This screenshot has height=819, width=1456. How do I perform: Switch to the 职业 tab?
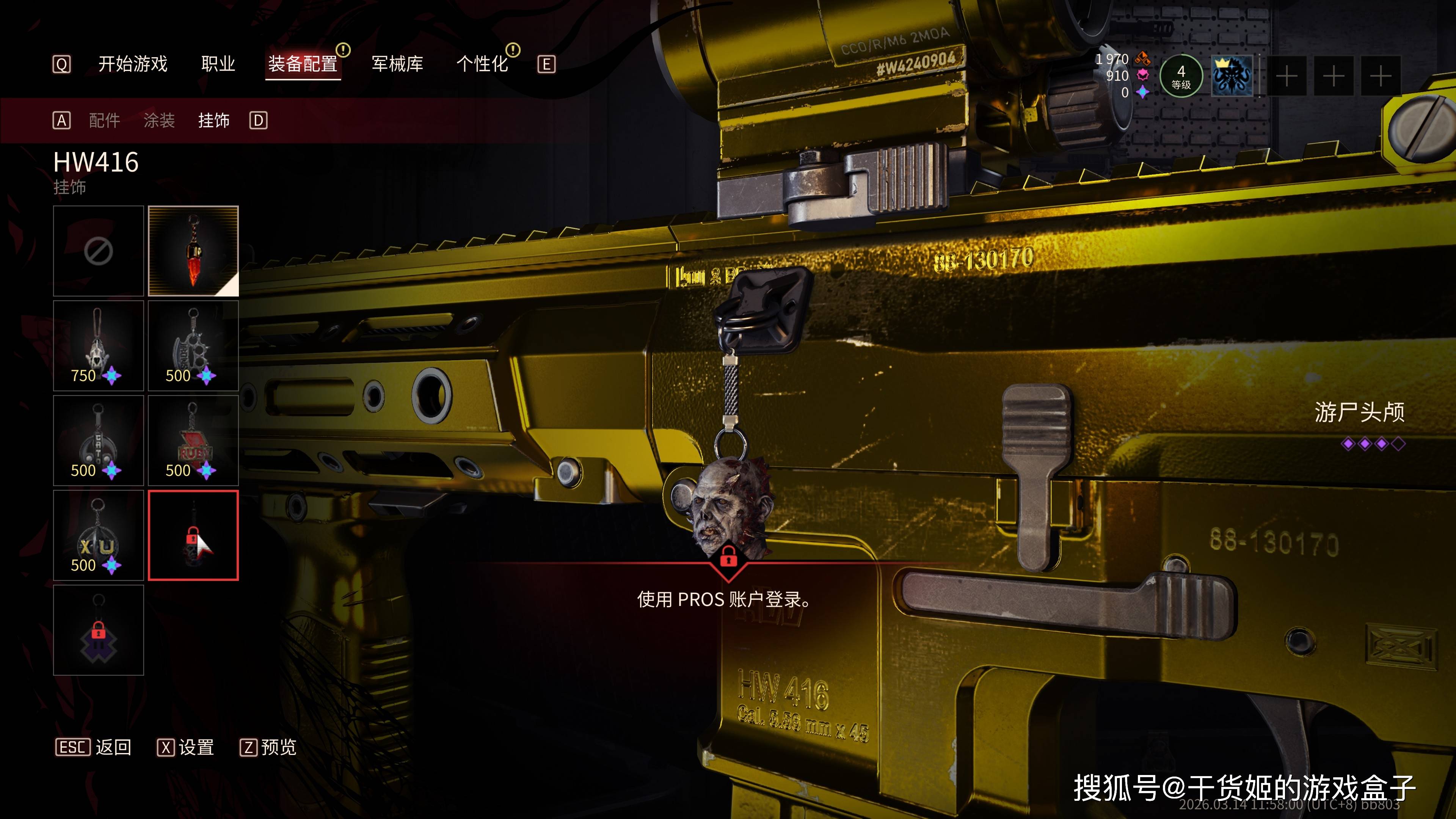tap(218, 64)
